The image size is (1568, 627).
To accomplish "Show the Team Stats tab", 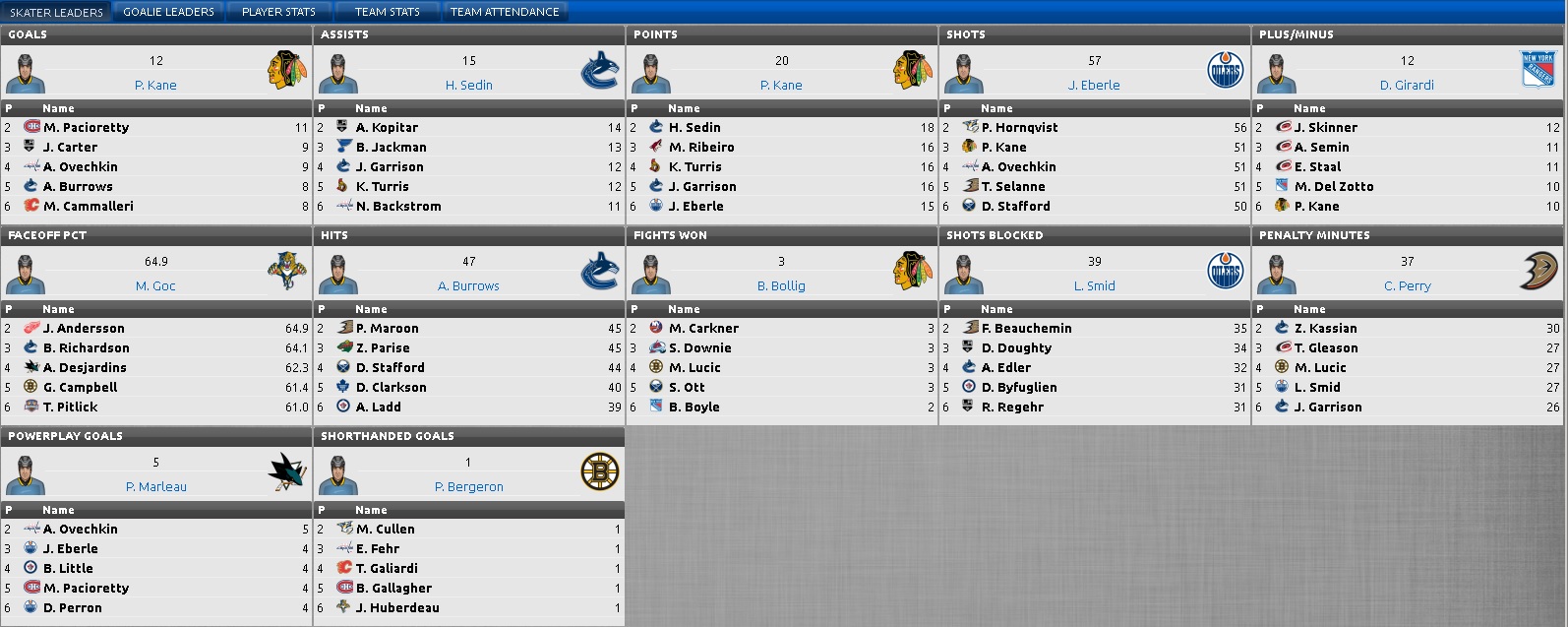I will (x=387, y=12).
